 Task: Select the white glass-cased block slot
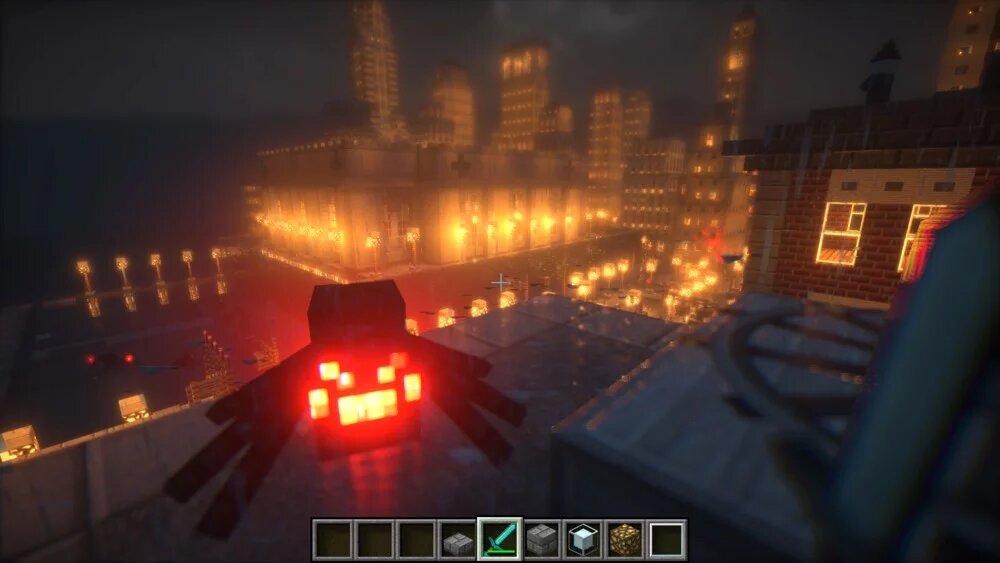point(583,540)
